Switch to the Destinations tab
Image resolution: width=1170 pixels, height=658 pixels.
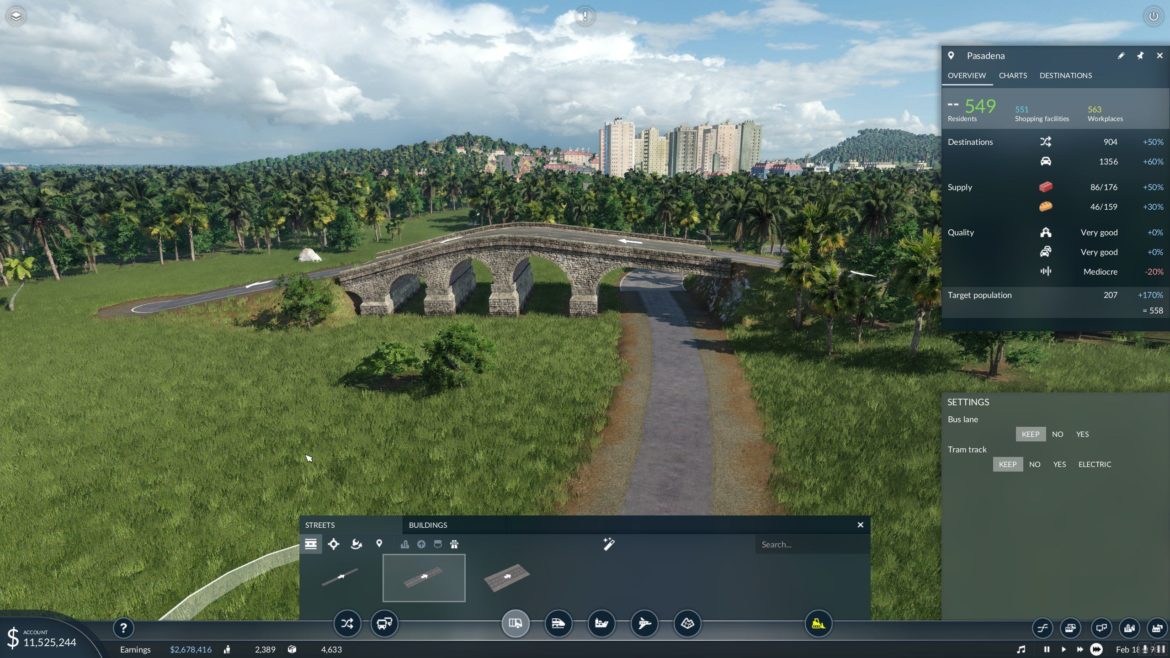click(1065, 76)
